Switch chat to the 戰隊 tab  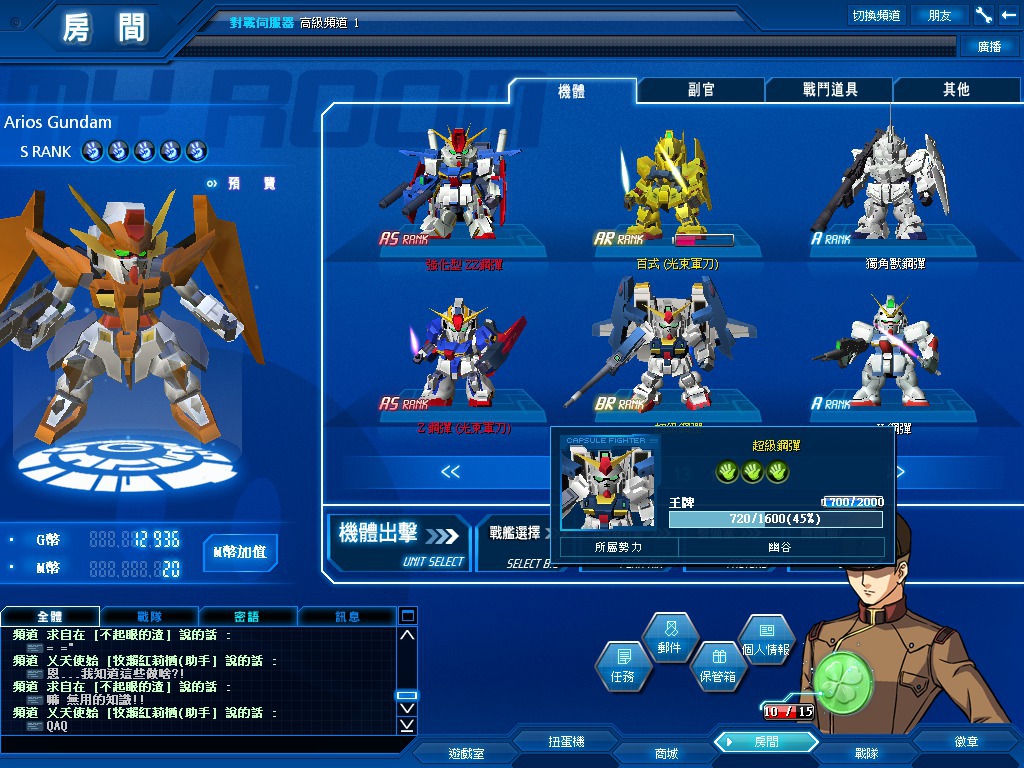(148, 616)
